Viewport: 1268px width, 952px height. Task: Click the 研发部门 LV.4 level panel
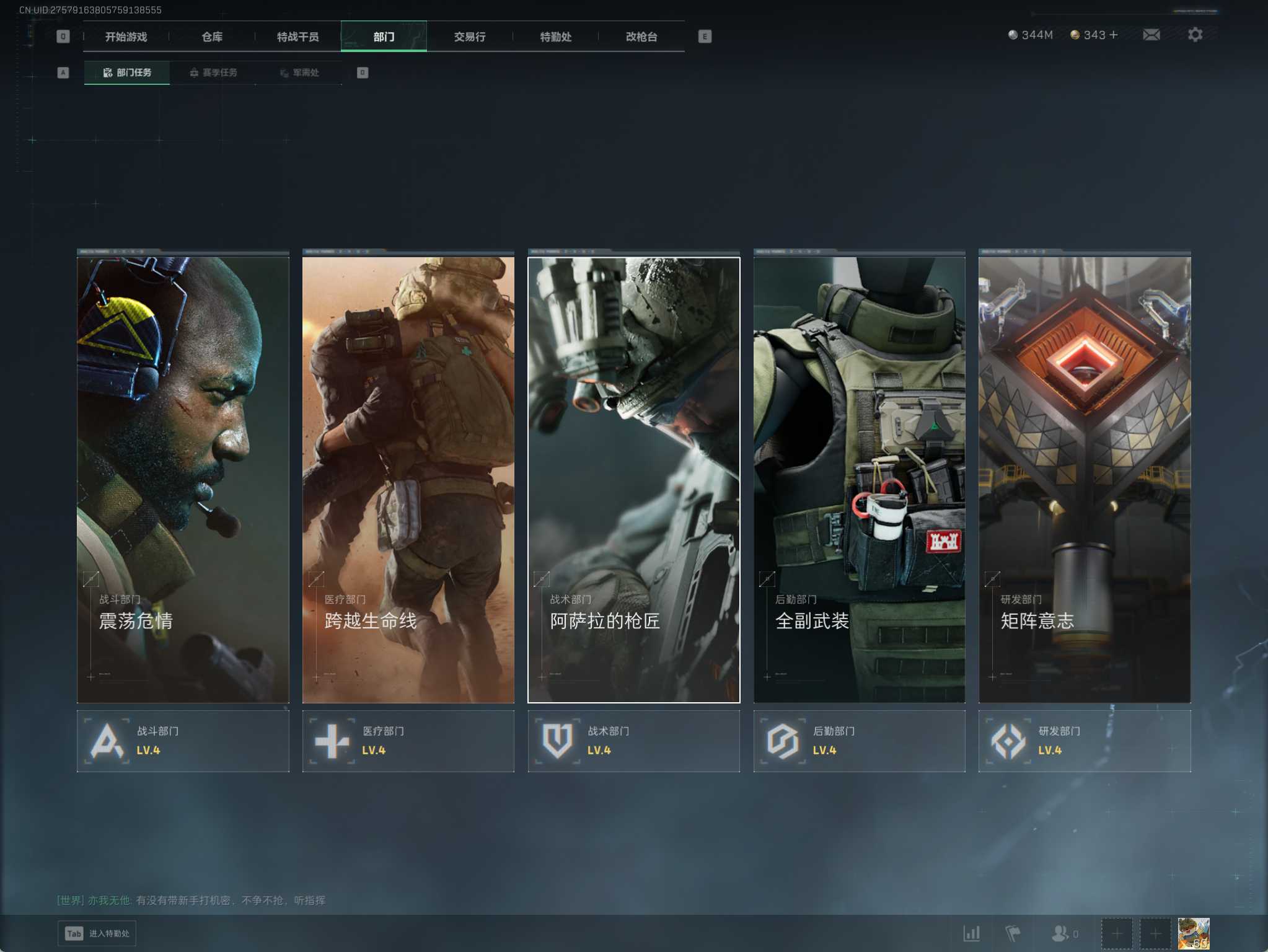(x=1084, y=741)
